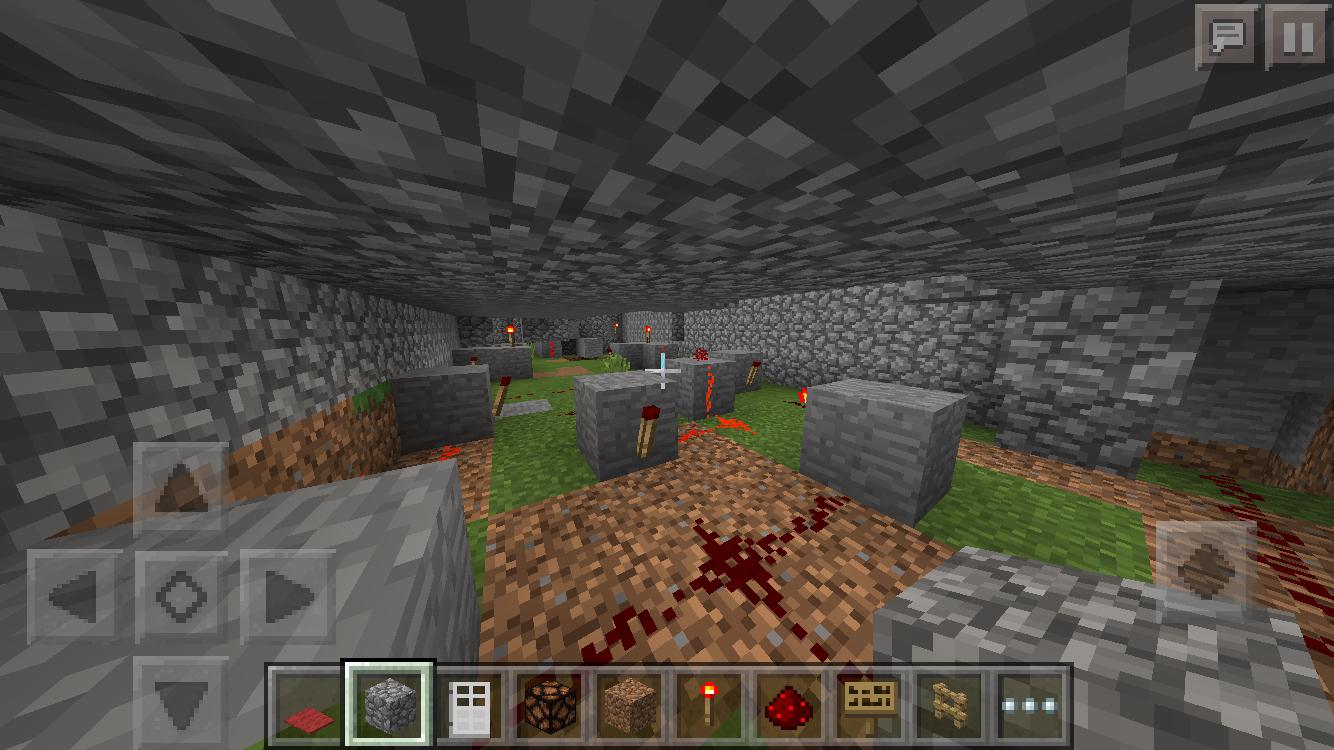
Task: Tap the move right arrow
Action: pos(288,597)
